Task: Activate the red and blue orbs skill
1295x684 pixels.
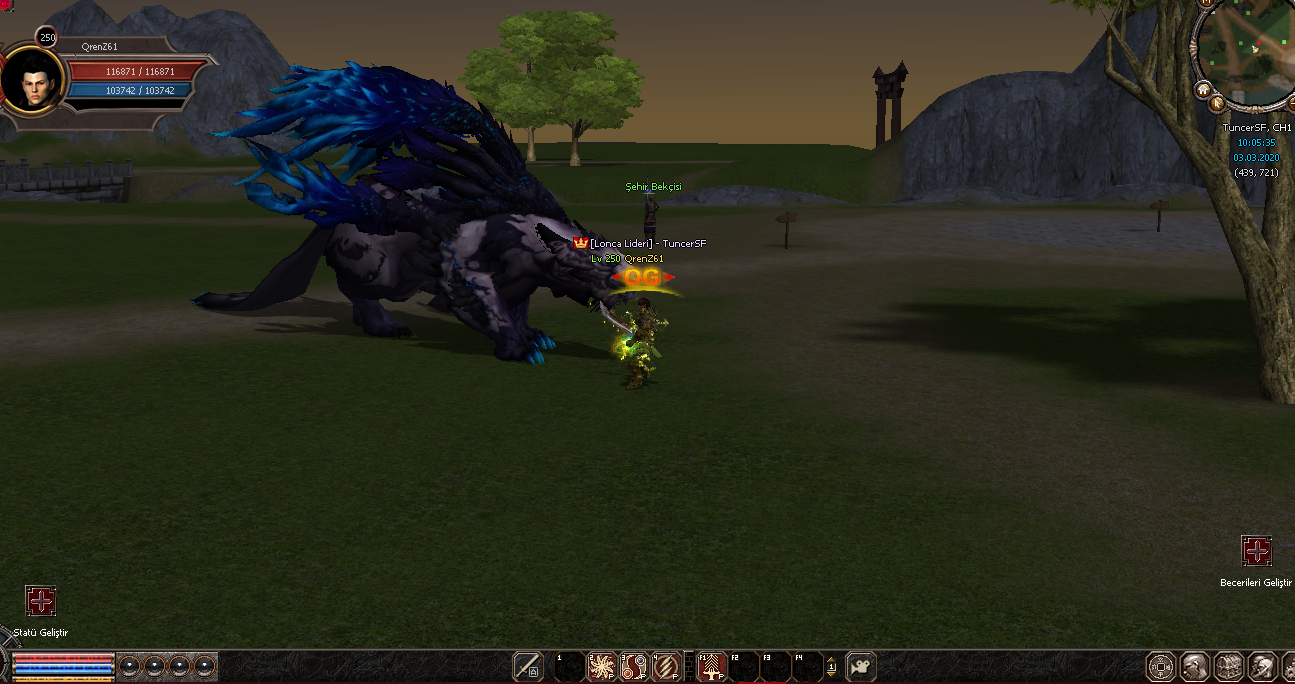Action: 634,666
